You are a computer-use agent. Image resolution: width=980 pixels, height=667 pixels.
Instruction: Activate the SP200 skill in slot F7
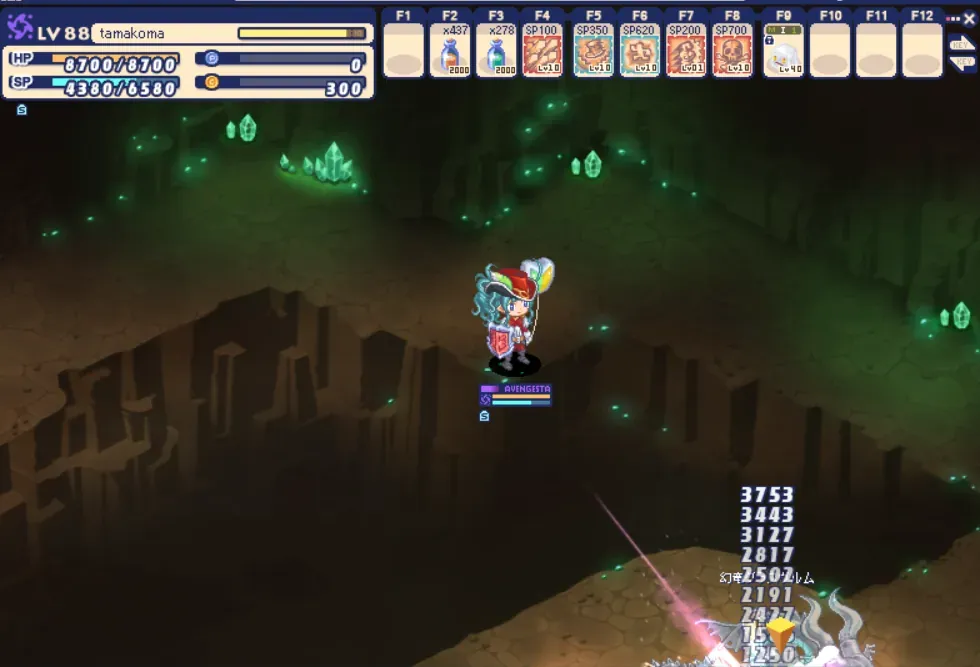coord(686,51)
